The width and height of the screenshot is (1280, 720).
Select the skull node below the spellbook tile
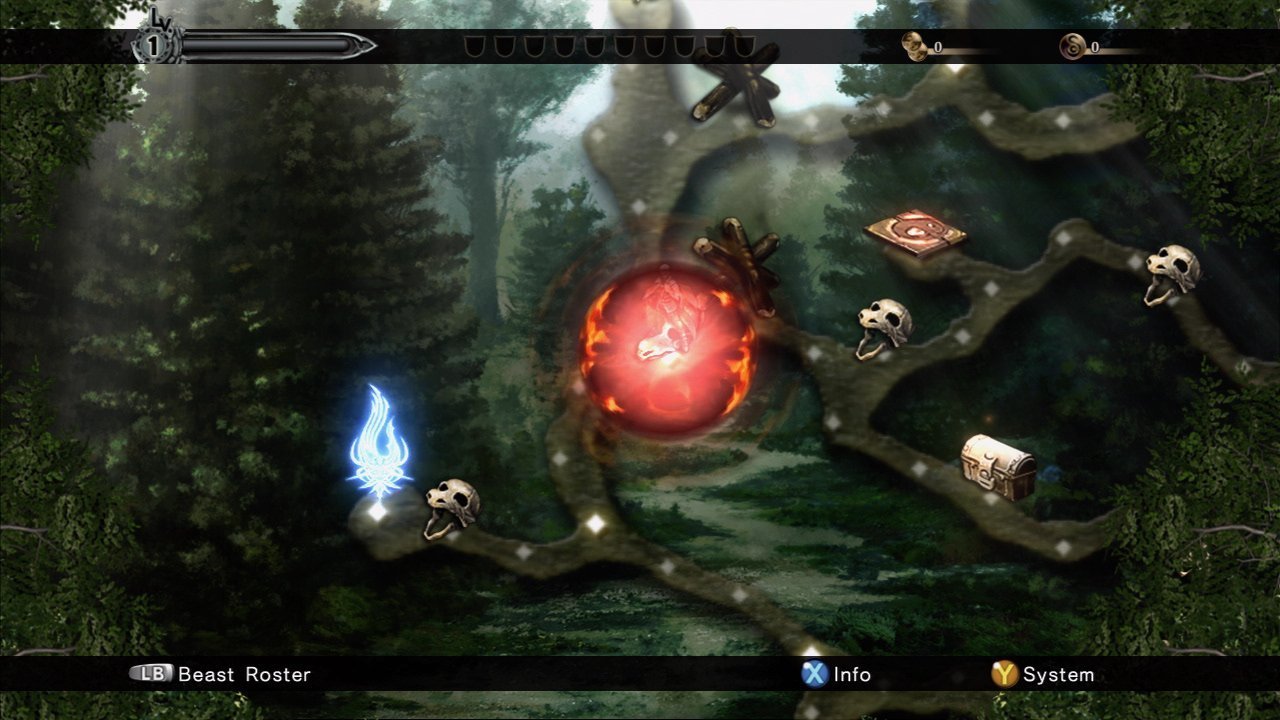(883, 327)
